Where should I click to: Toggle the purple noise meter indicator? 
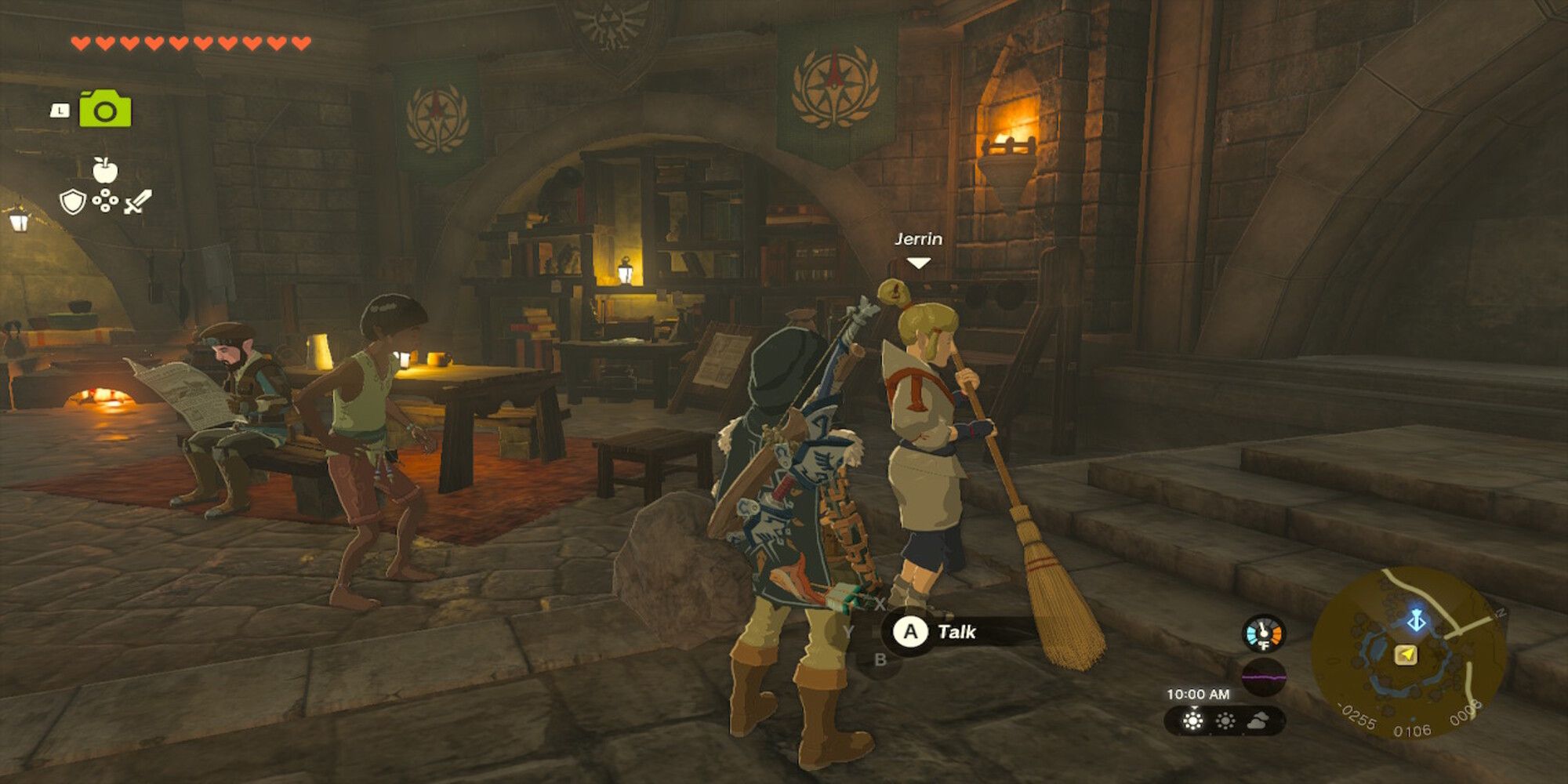[1265, 677]
